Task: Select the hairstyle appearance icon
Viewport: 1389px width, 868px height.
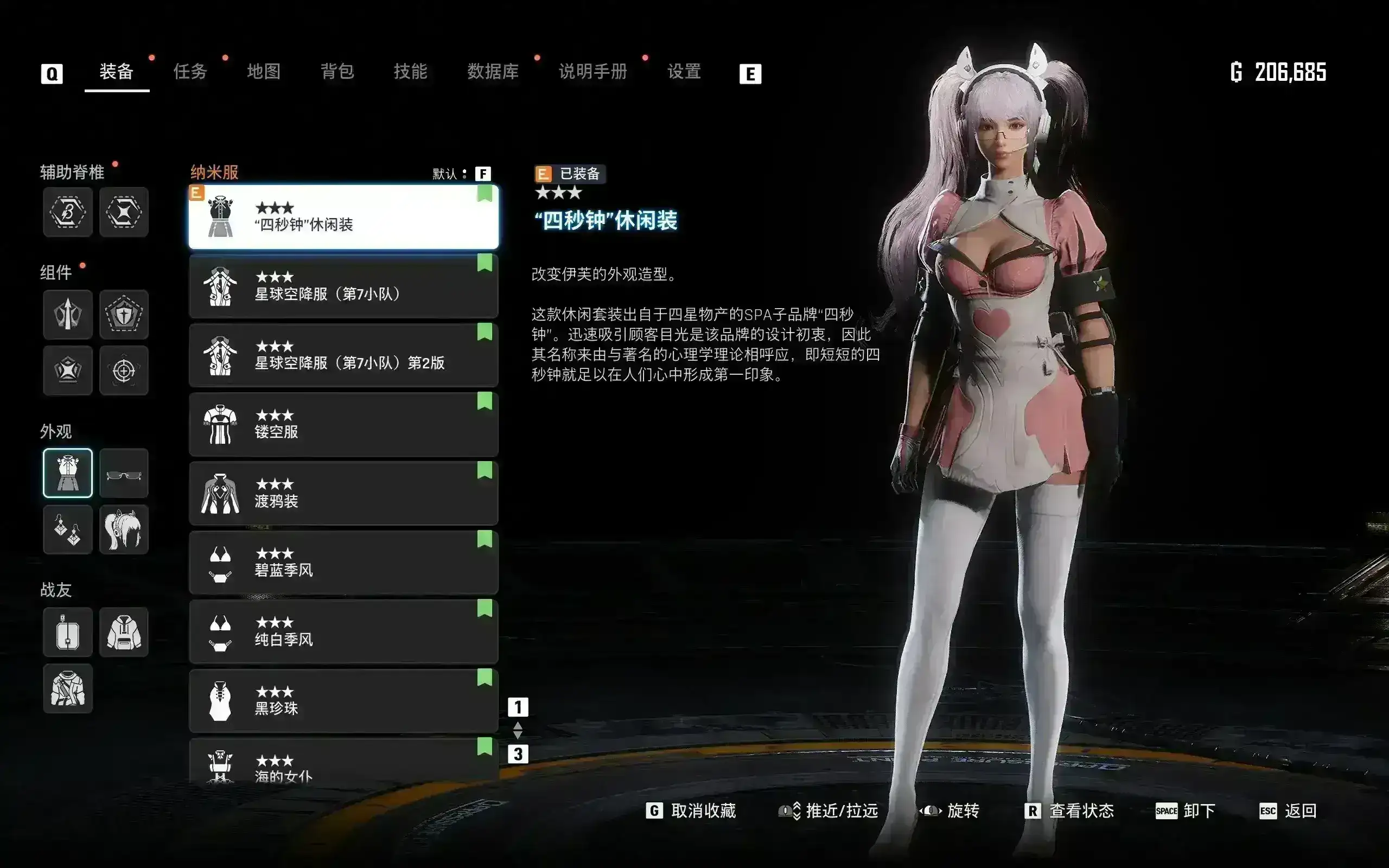Action: click(x=124, y=529)
